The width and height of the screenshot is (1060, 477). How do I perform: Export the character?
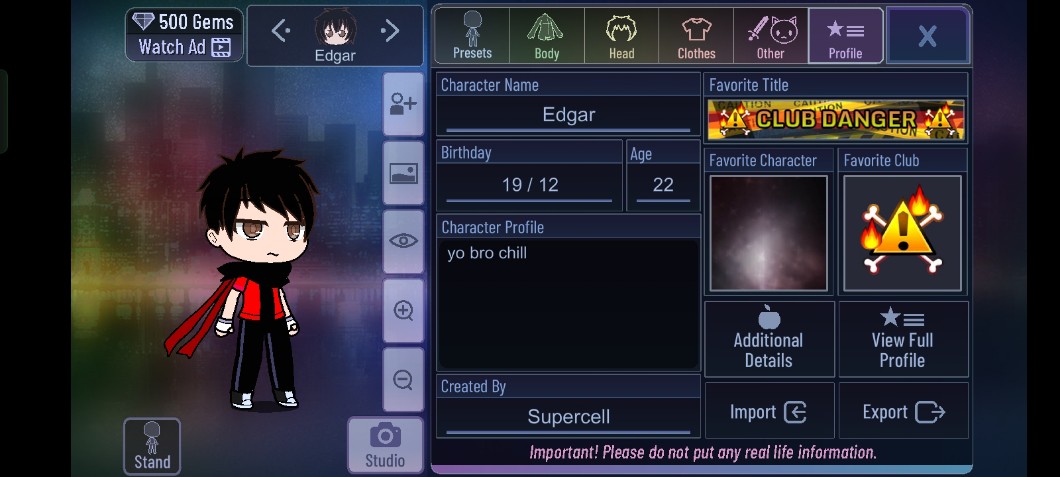coord(903,411)
